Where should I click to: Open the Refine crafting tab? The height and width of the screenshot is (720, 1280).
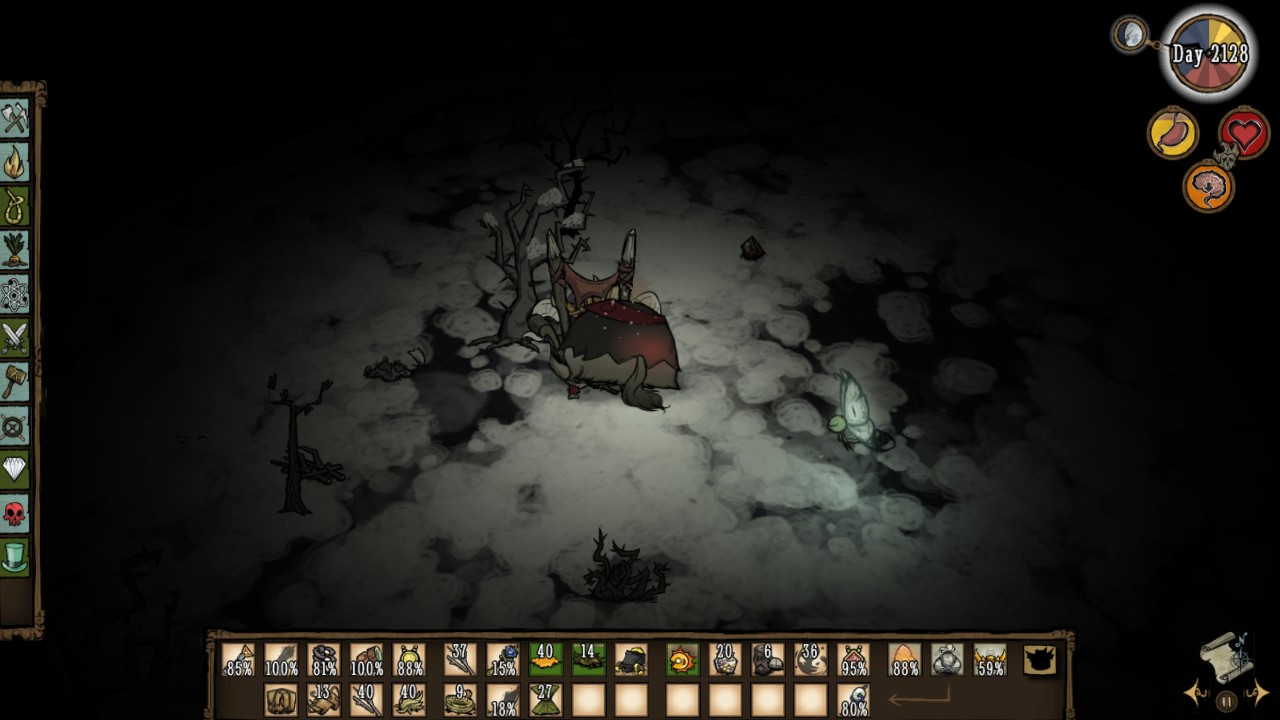pos(14,426)
